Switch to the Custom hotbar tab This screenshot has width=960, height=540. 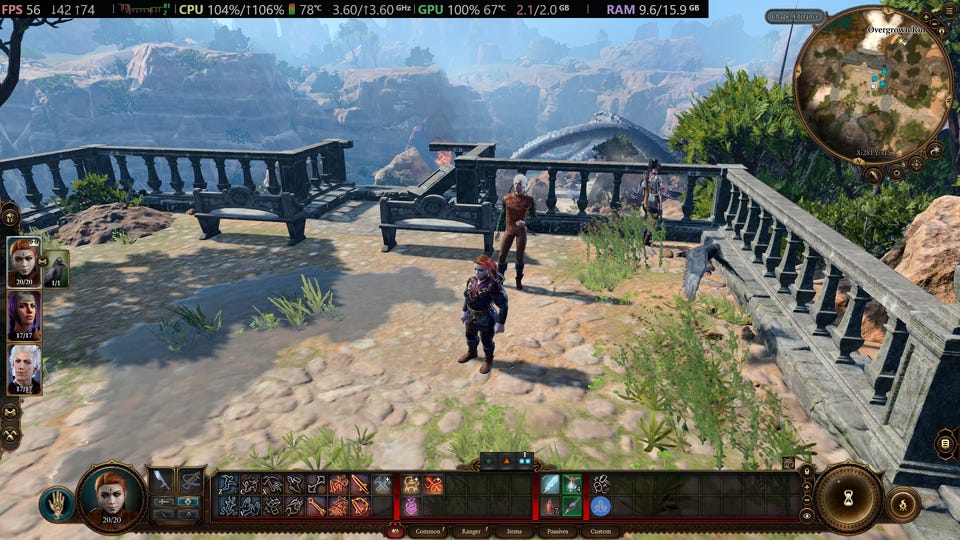(601, 532)
